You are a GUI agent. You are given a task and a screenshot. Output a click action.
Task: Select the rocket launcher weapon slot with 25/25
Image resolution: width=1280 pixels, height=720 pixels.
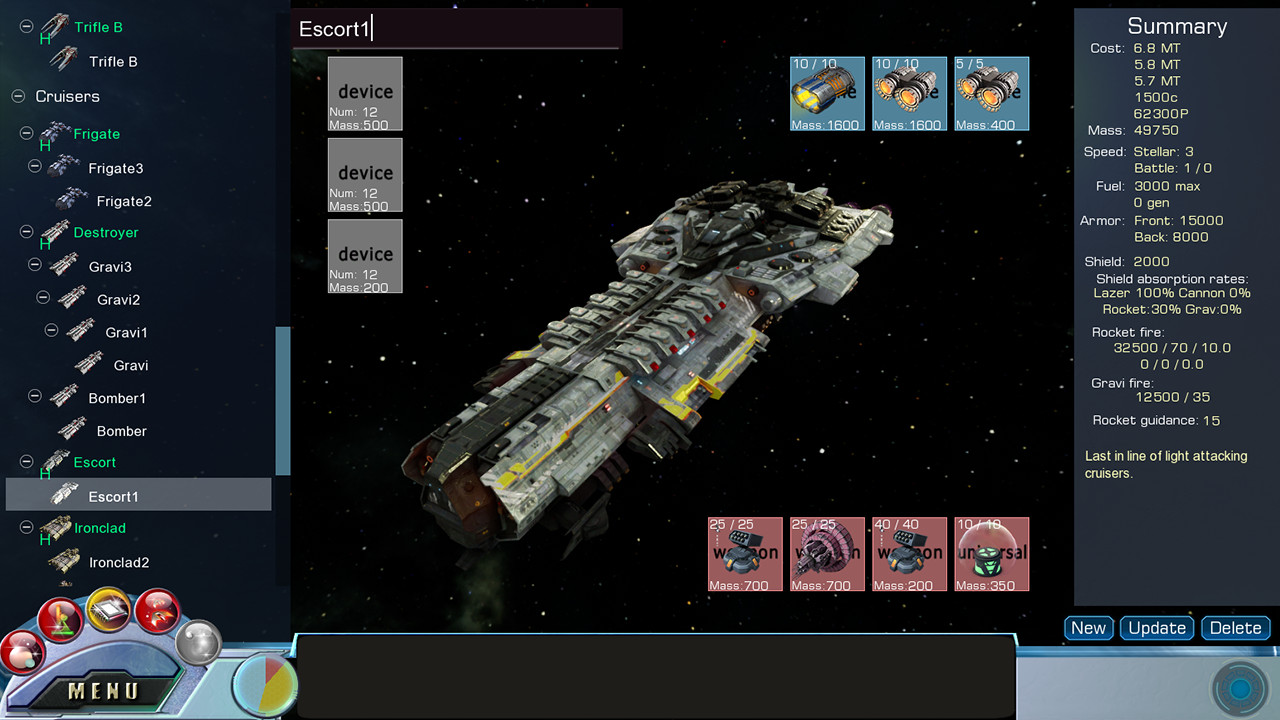(744, 554)
